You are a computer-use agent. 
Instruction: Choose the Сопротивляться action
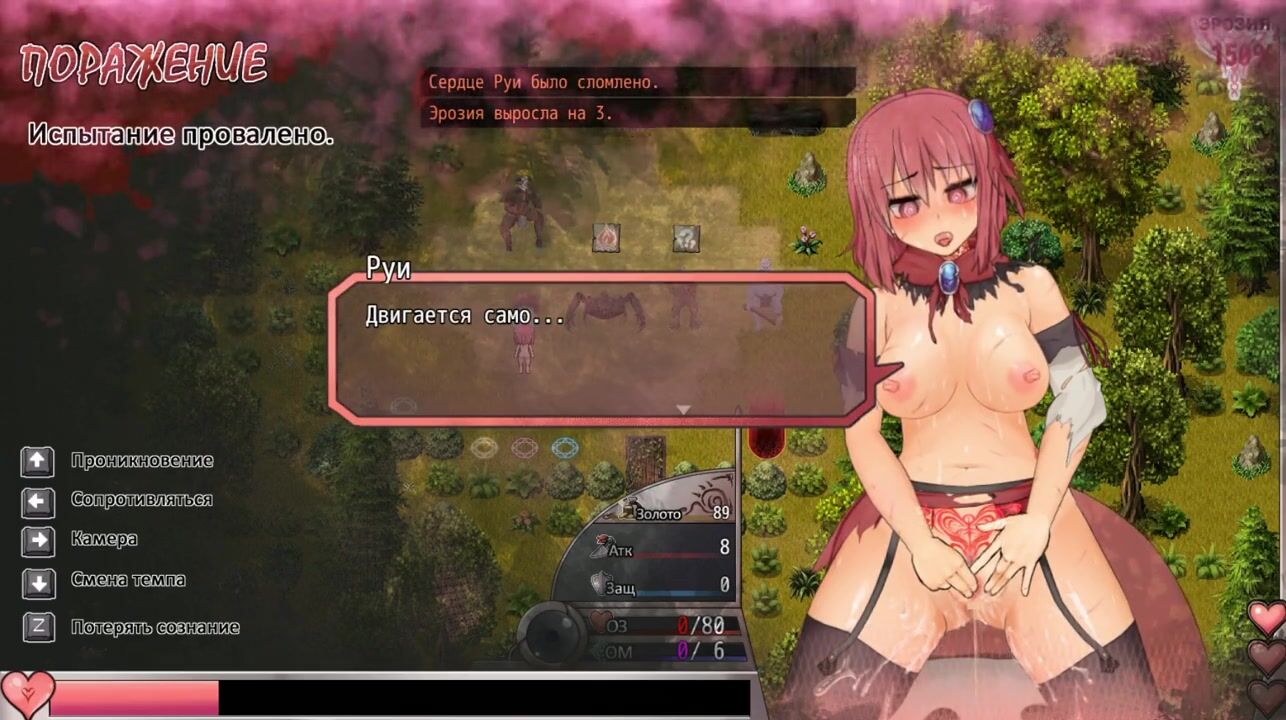click(141, 499)
